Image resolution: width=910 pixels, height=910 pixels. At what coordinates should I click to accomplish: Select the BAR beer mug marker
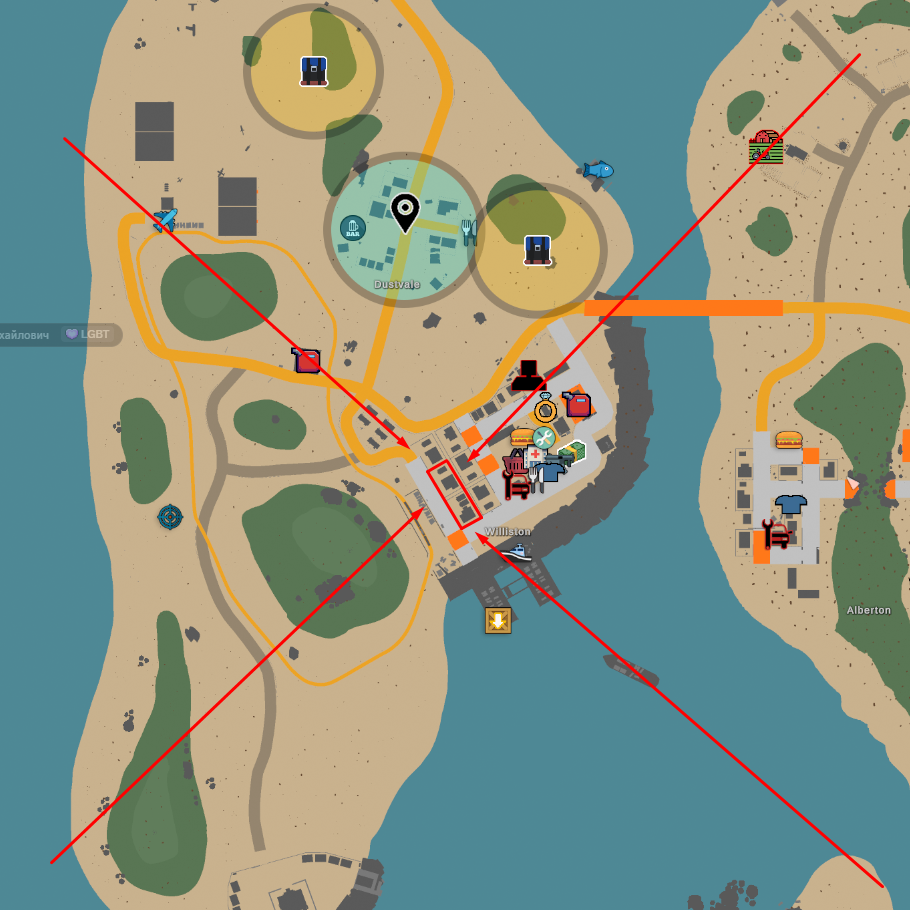click(x=352, y=228)
